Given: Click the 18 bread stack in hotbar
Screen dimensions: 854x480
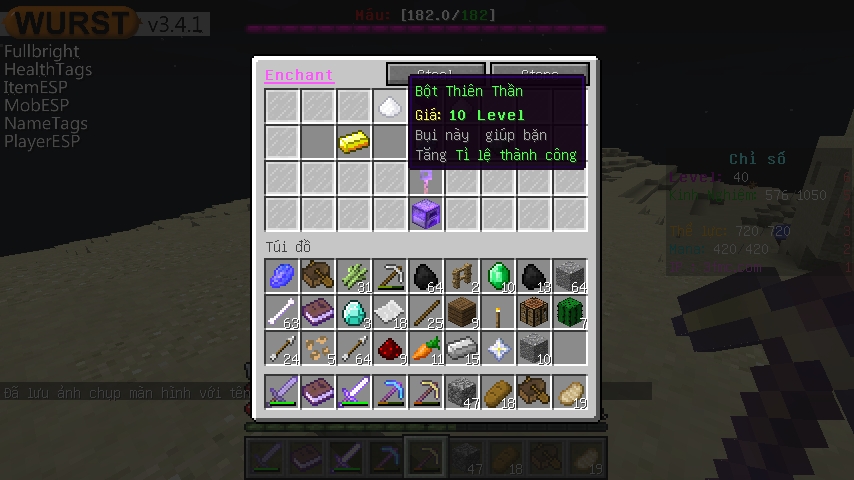Looking at the screenshot, I should click(x=498, y=392).
